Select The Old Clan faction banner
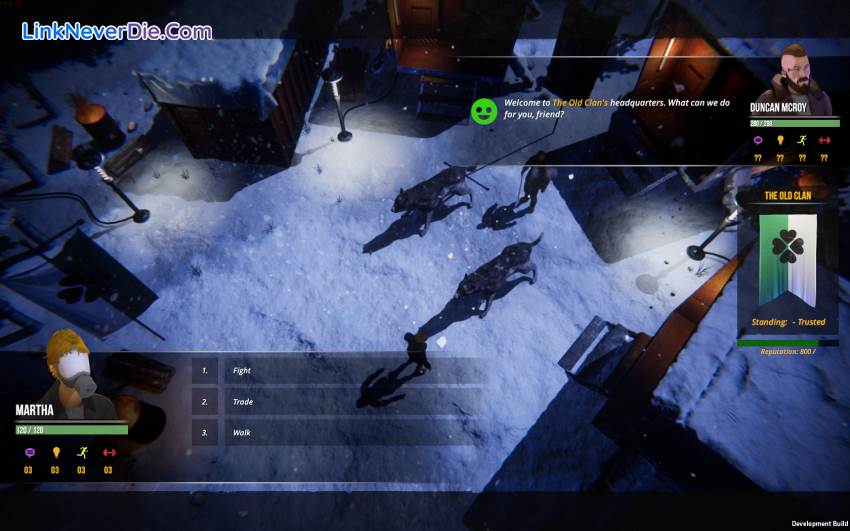The width and height of the screenshot is (850, 531). pos(787,260)
